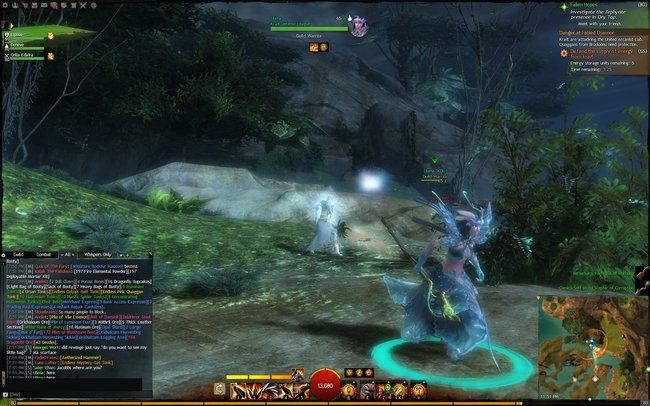
Task: Open the Combat chat tab
Action: click(x=46, y=254)
